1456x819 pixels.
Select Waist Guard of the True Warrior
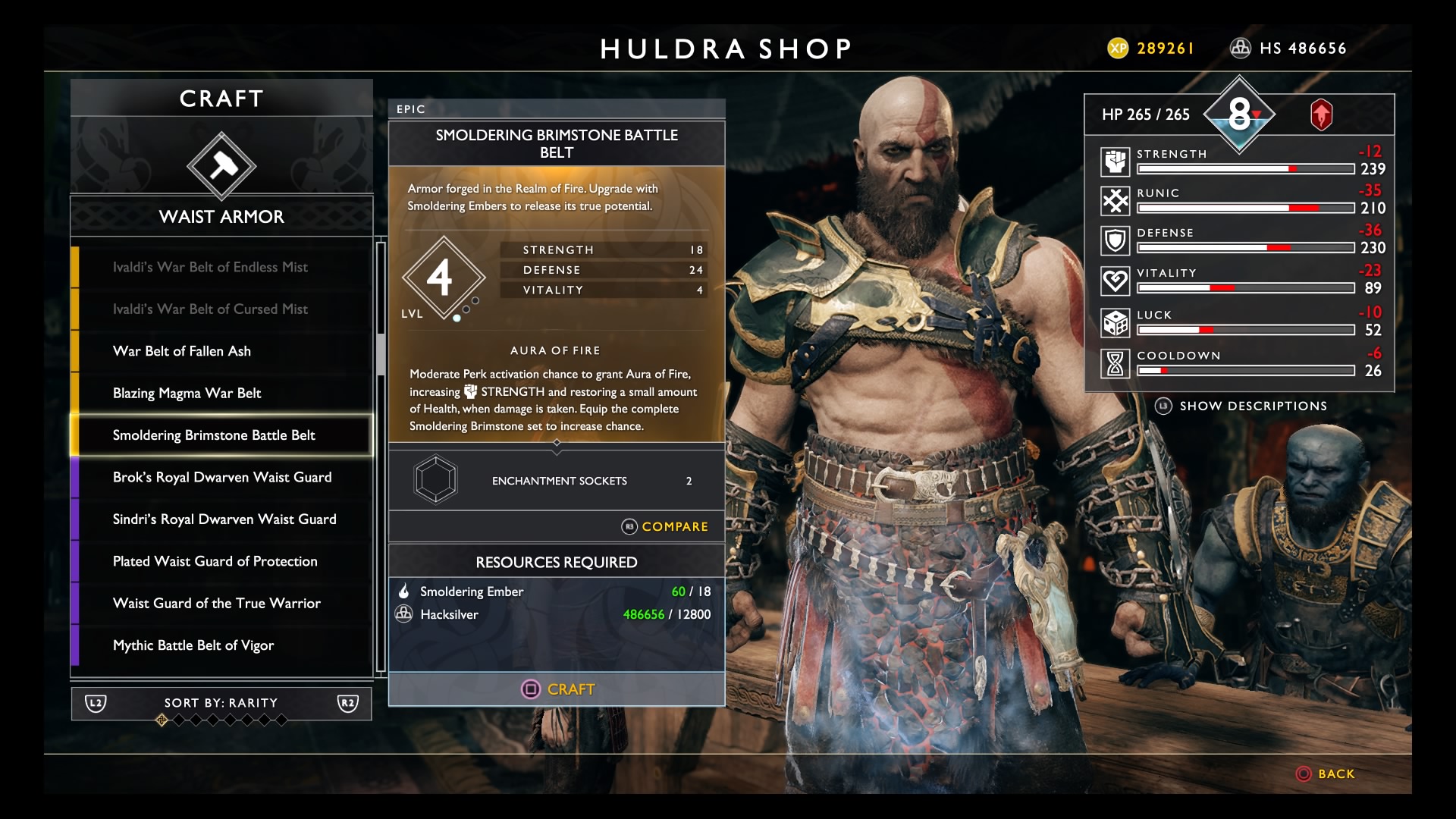point(217,604)
